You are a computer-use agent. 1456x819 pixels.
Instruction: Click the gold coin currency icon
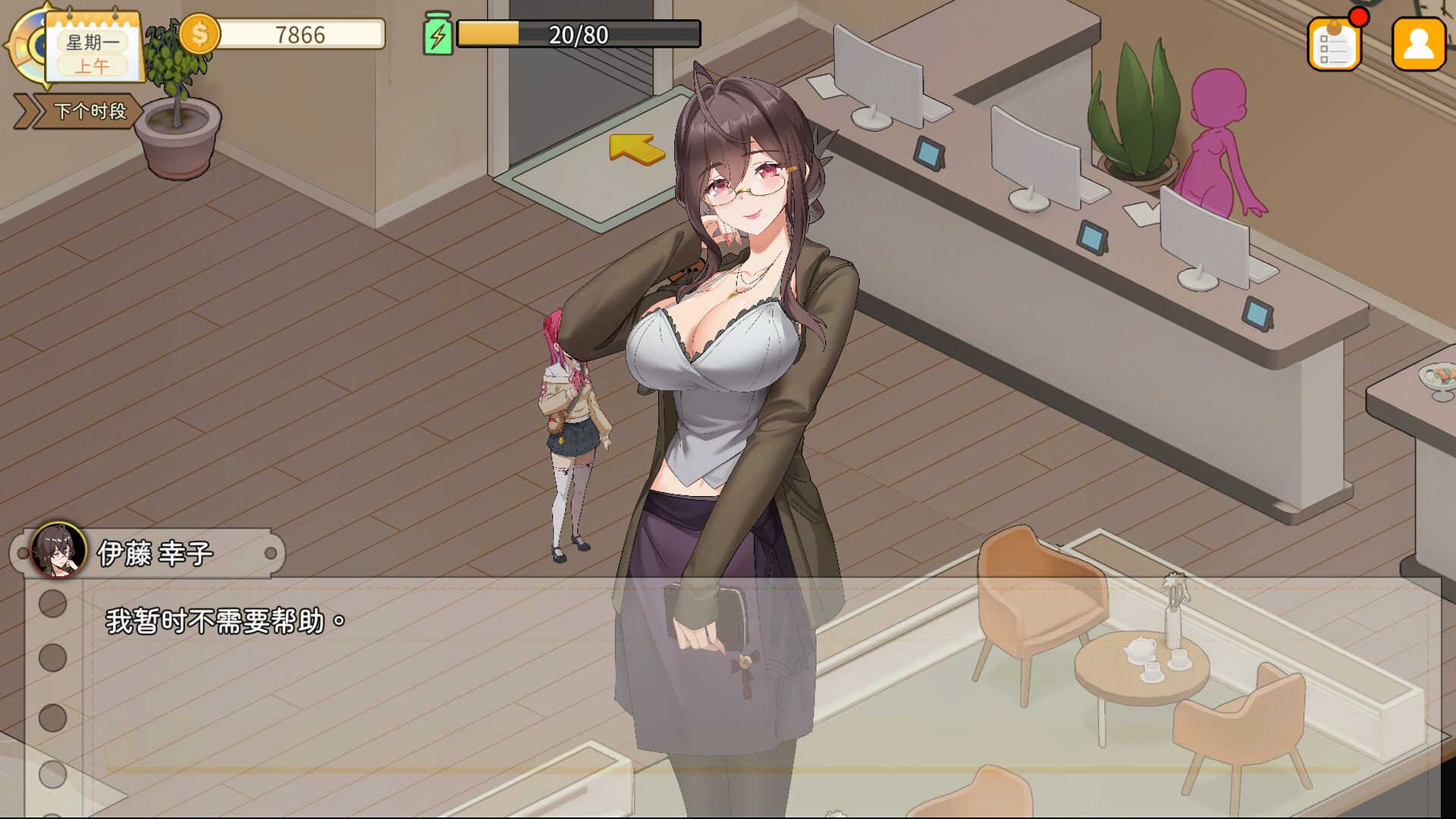click(x=201, y=33)
